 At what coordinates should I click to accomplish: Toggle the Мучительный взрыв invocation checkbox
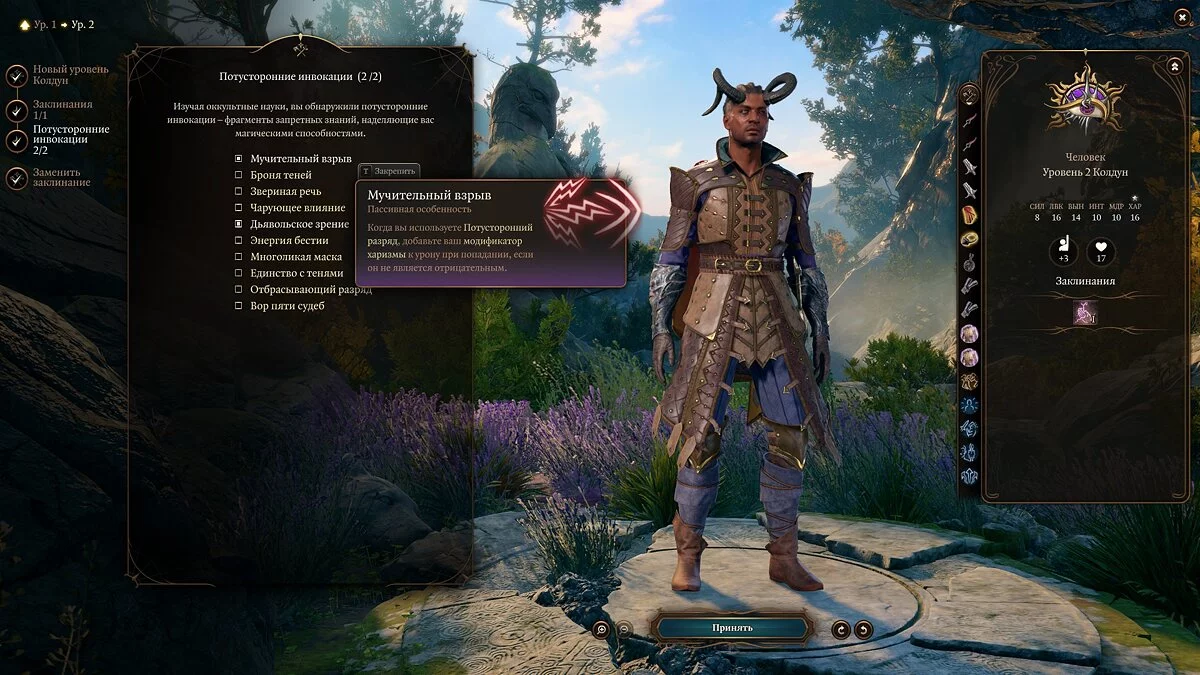(239, 159)
